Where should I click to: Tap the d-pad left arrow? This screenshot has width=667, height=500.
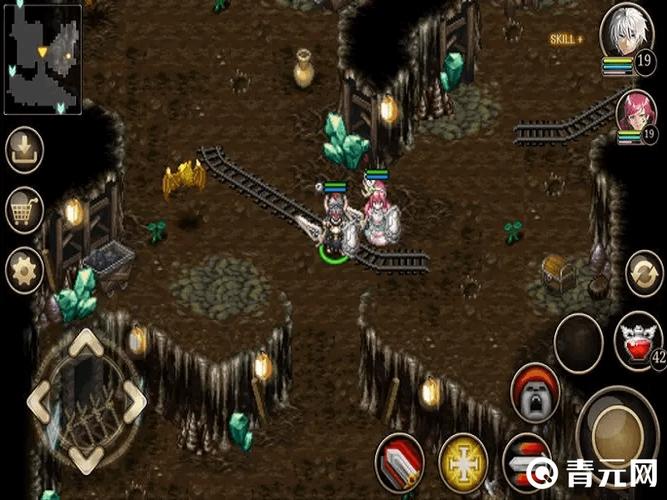point(42,401)
